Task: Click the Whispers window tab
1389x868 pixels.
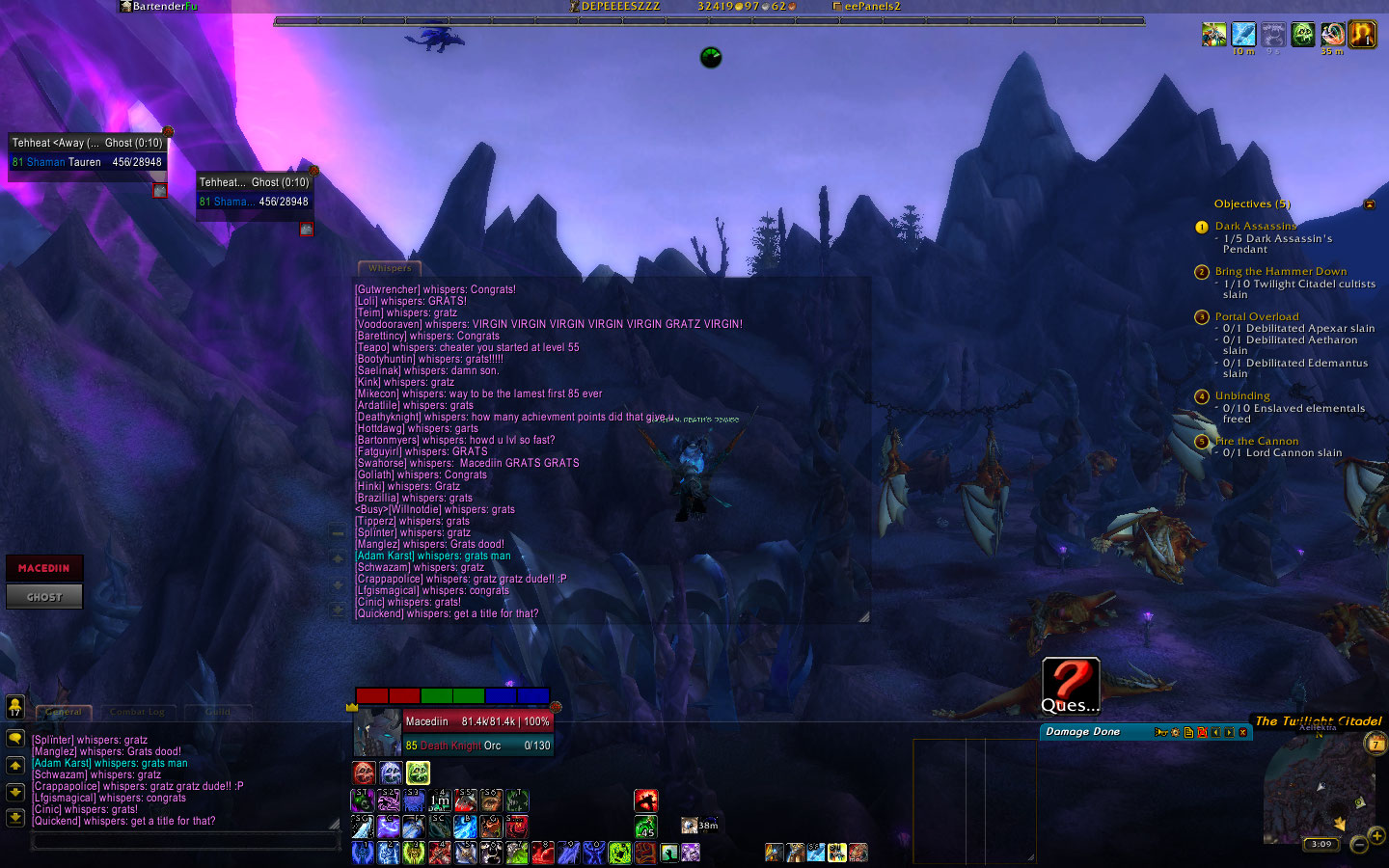Action: [390, 268]
